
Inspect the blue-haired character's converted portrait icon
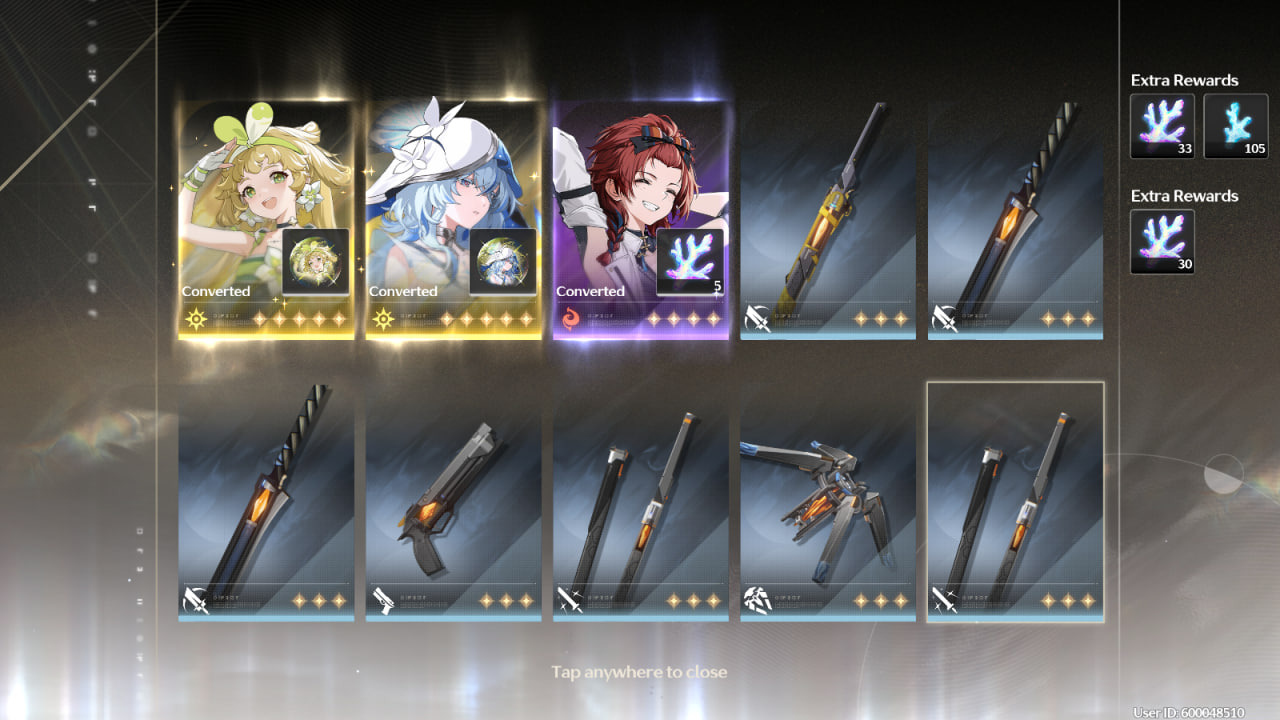point(503,262)
